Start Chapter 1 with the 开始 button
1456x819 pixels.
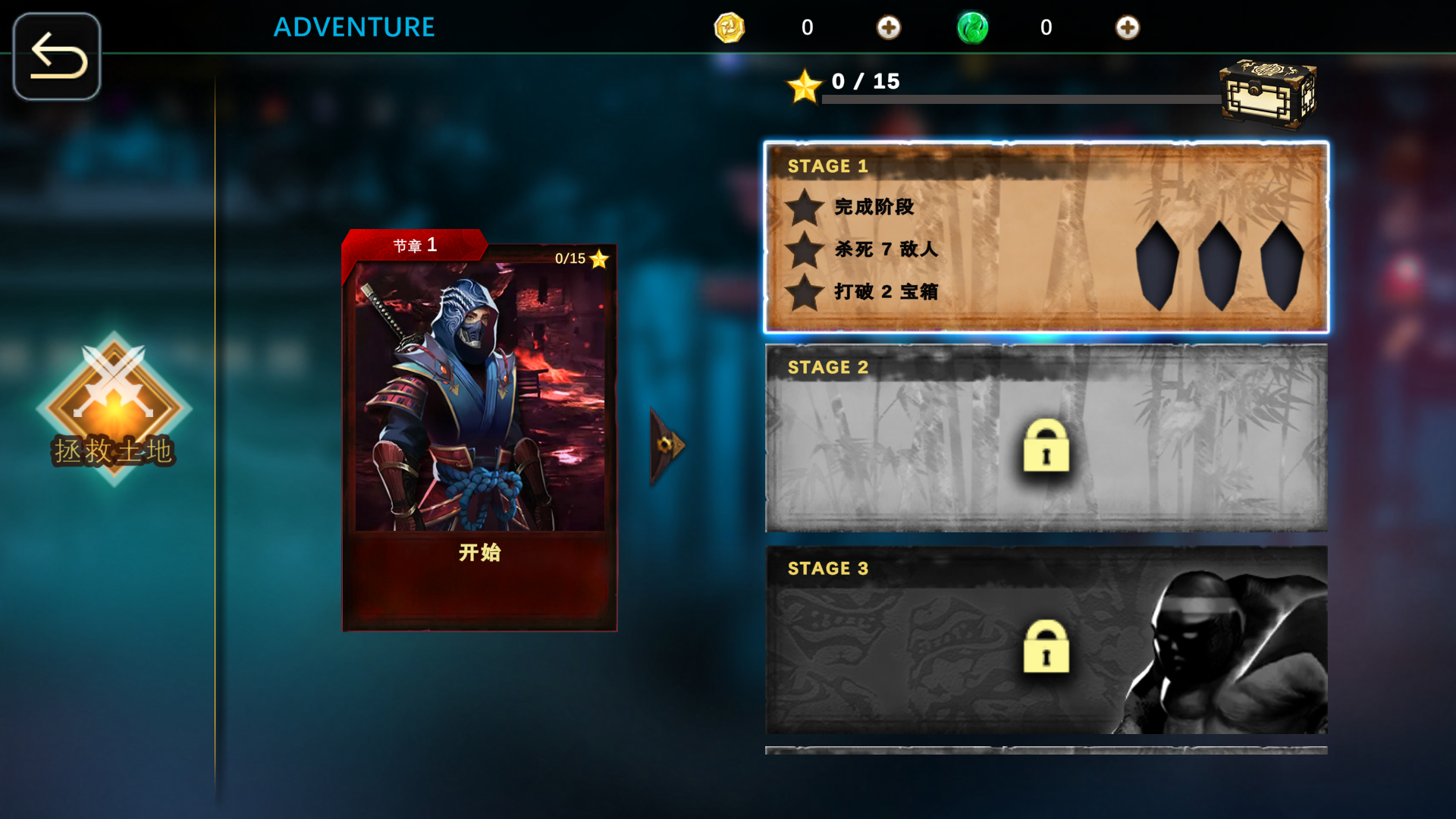tap(479, 553)
